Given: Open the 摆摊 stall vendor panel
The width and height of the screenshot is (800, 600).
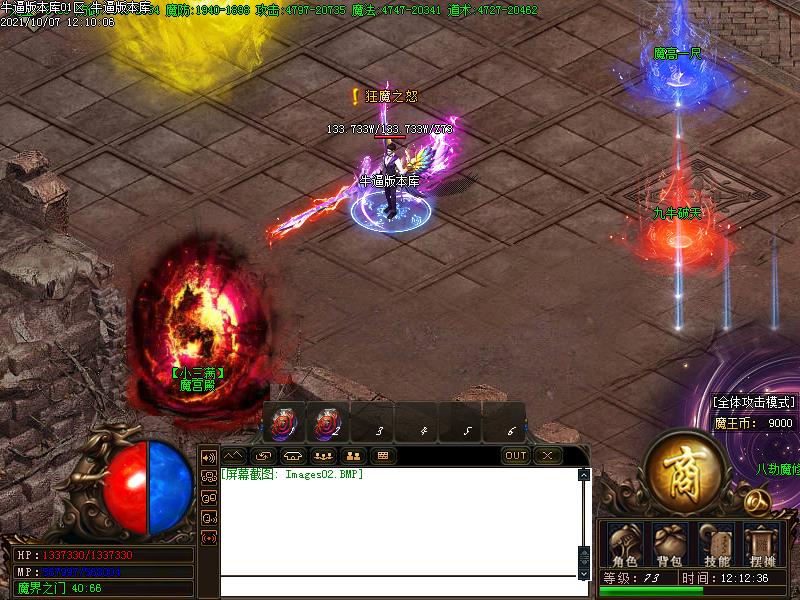Looking at the screenshot, I should 762,544.
